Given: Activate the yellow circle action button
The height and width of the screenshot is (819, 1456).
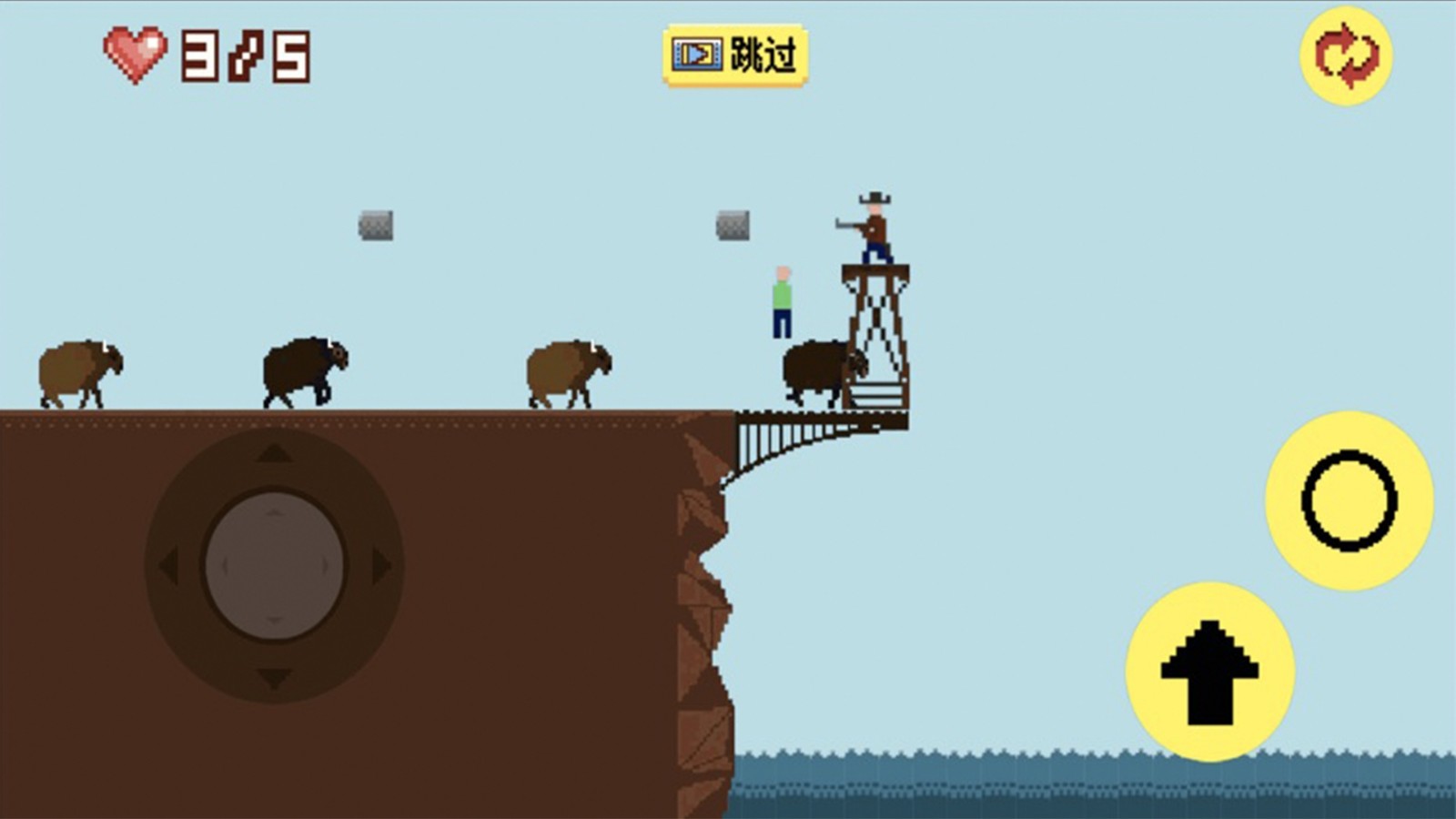Looking at the screenshot, I should pos(1349,500).
